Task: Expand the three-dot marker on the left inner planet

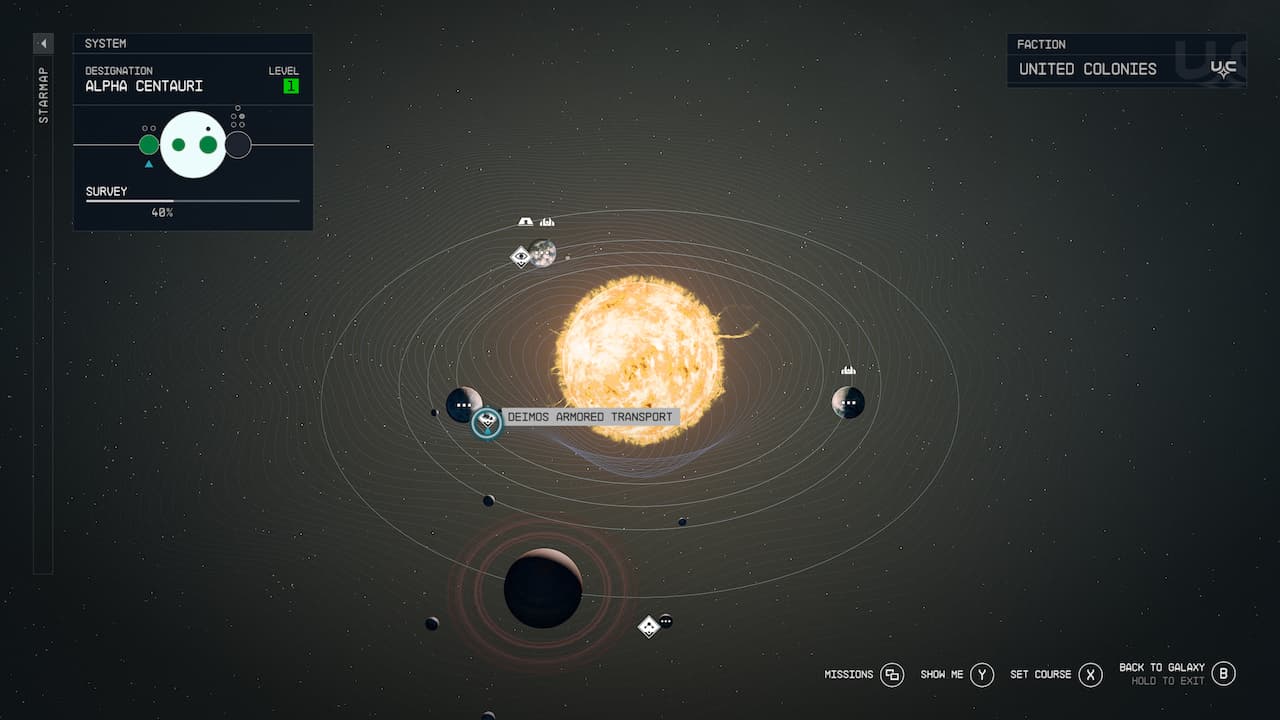Action: click(463, 405)
